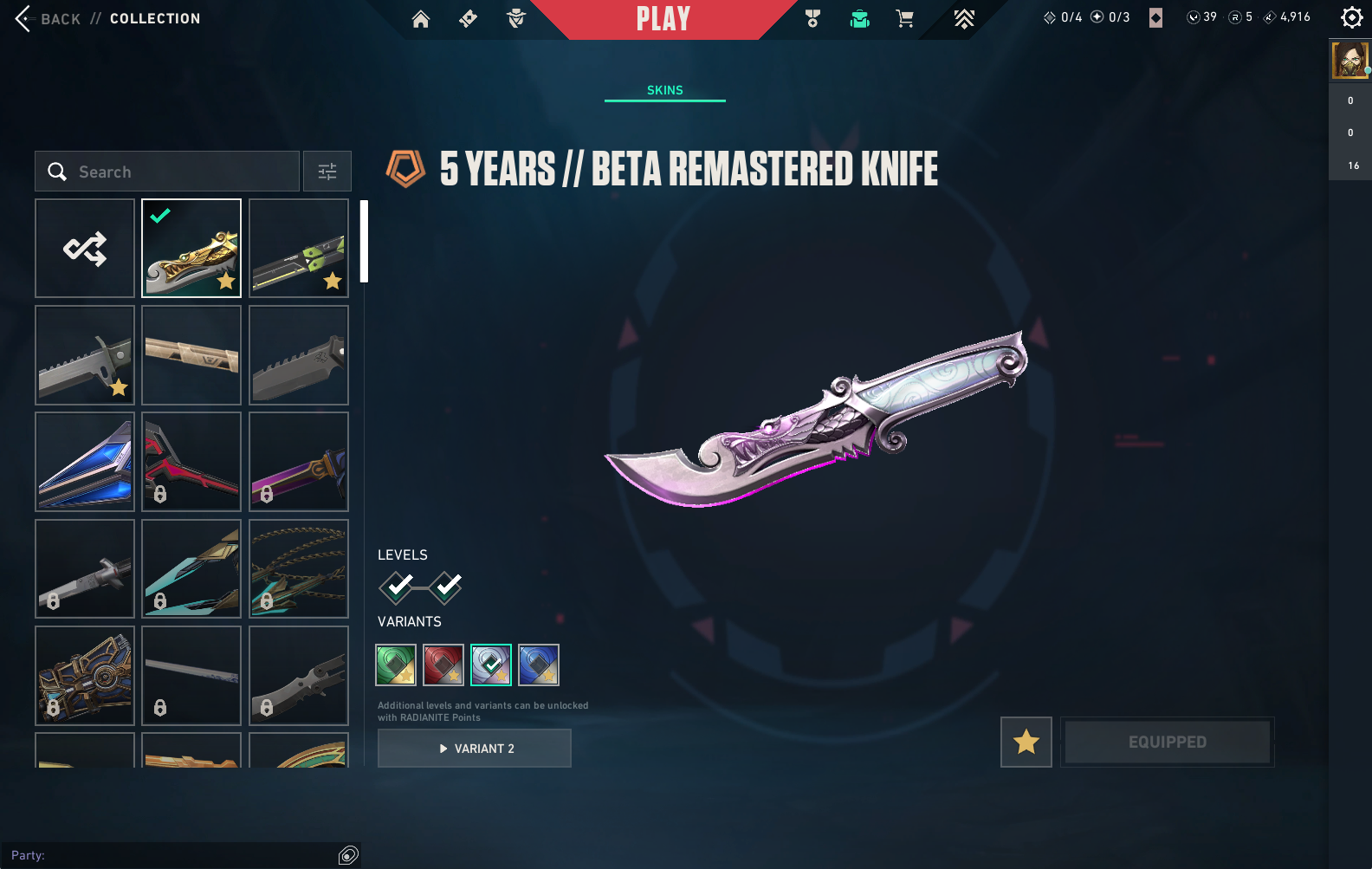Toggle the favorite star button
Viewport: 1372px width, 869px height.
pyautogui.click(x=1026, y=742)
